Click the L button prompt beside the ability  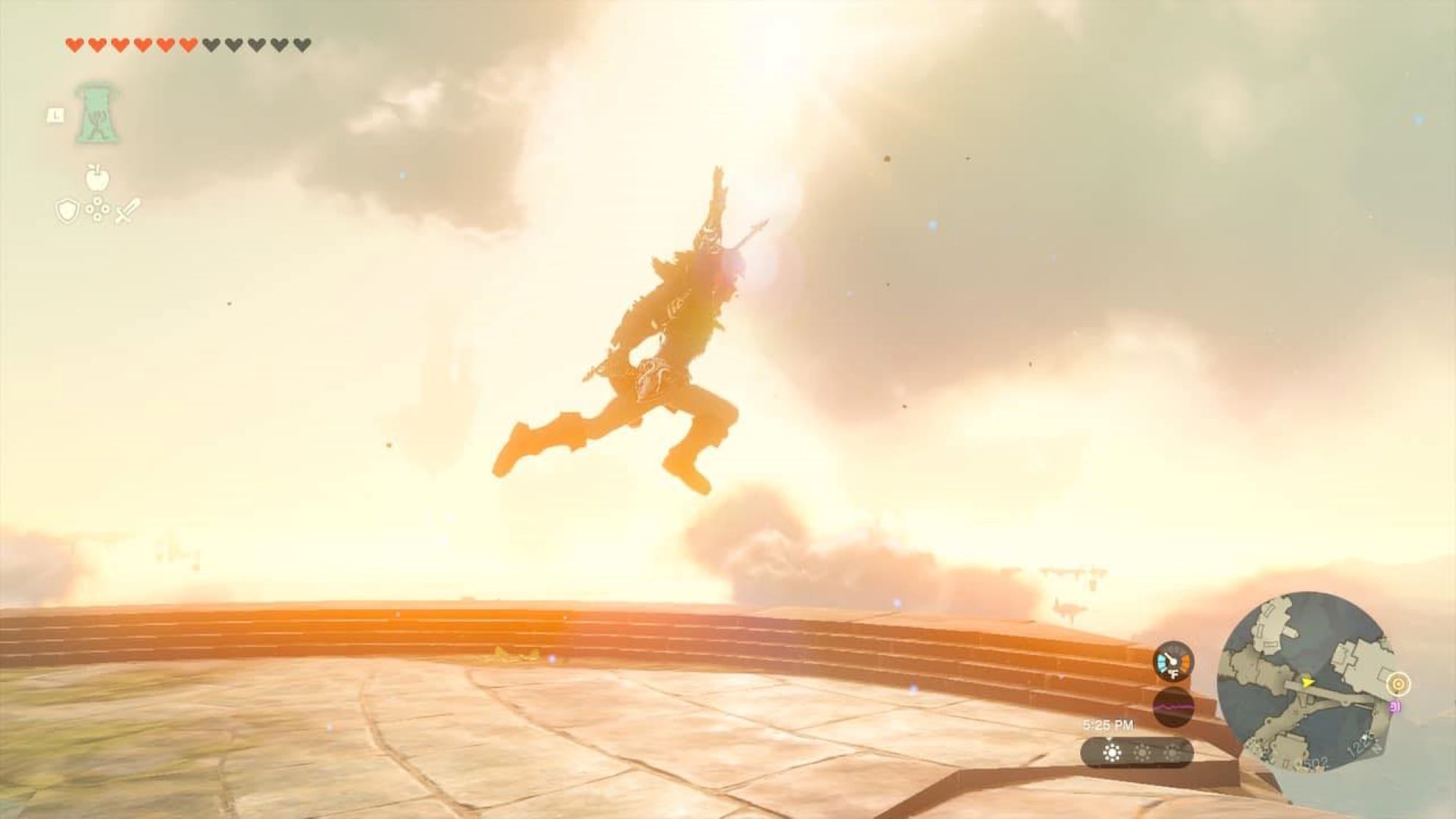pos(54,115)
